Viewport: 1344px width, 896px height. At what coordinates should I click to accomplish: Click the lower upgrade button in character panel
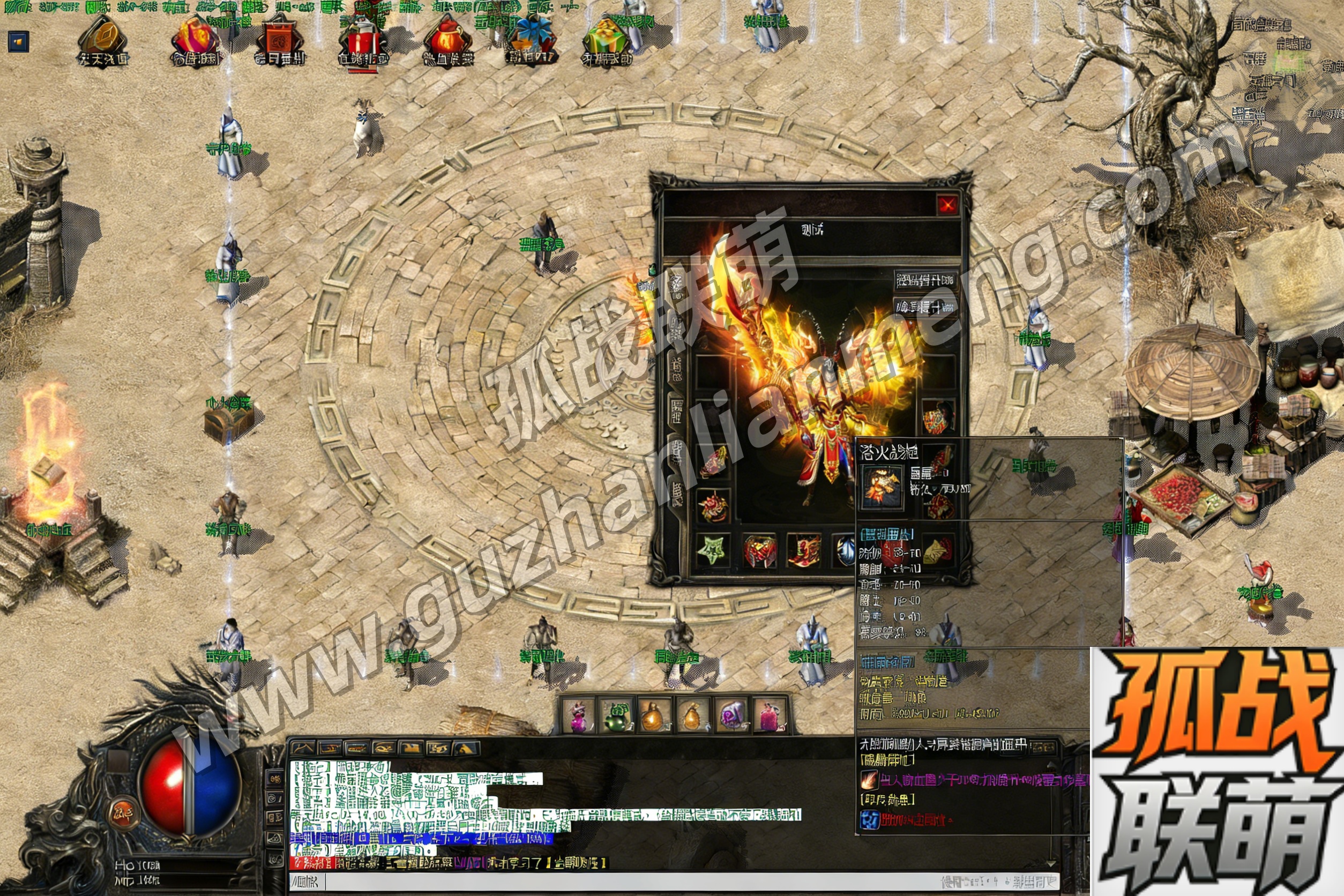pos(925,308)
